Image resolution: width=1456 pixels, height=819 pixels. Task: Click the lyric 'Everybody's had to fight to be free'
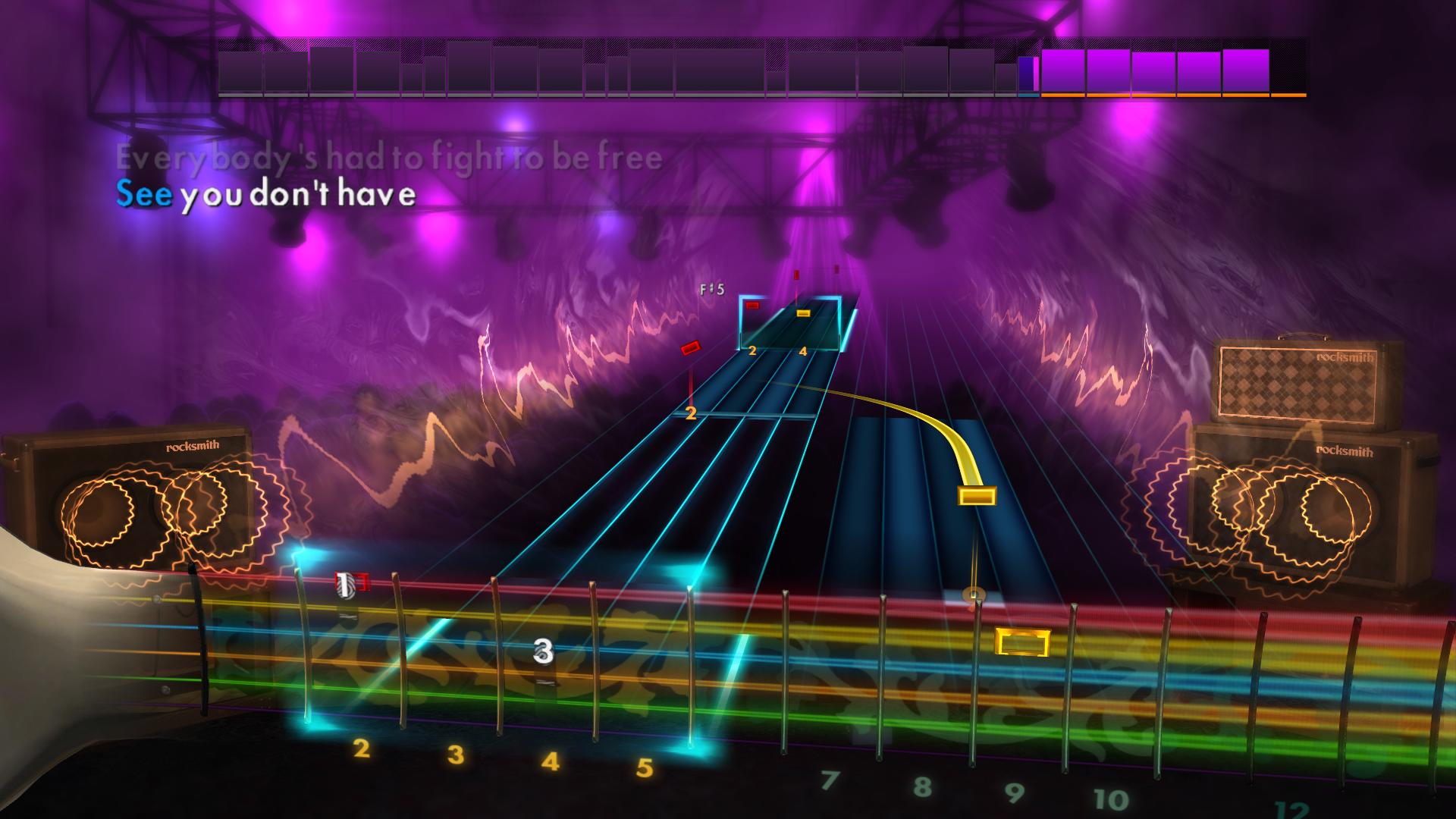[x=387, y=157]
